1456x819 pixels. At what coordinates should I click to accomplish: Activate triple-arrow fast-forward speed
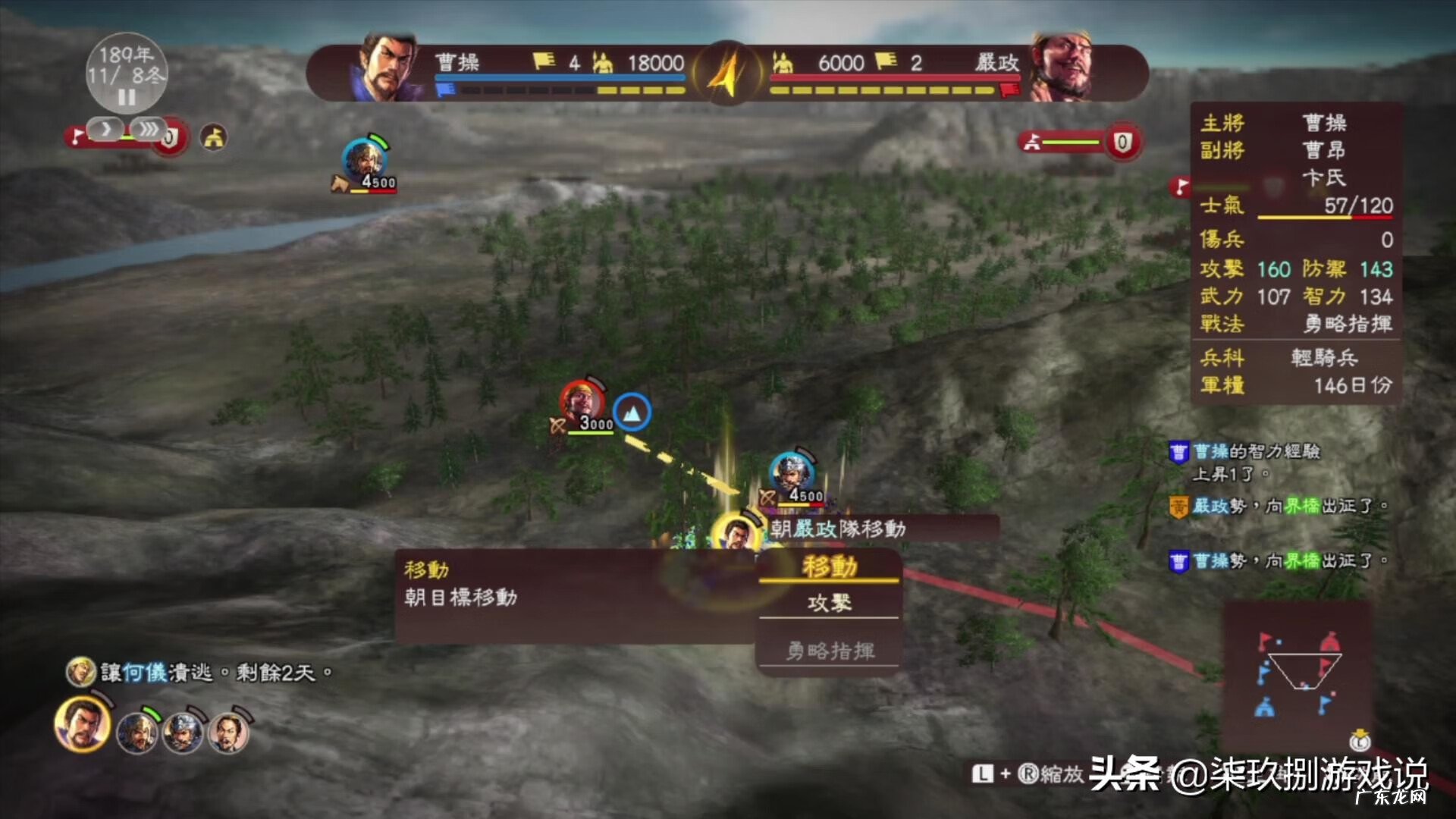[x=148, y=130]
